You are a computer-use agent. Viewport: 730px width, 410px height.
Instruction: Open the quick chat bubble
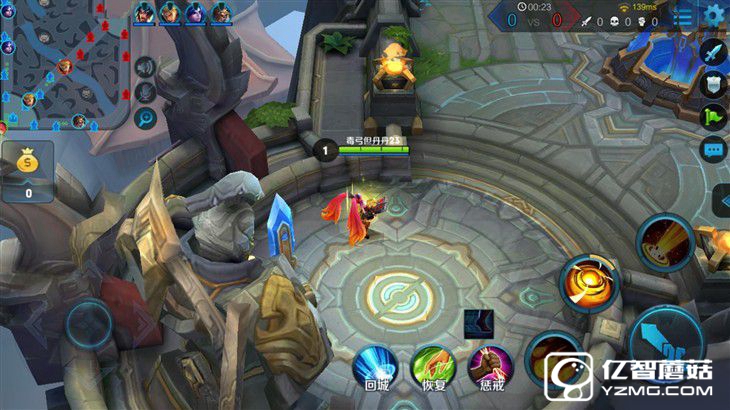pos(713,150)
